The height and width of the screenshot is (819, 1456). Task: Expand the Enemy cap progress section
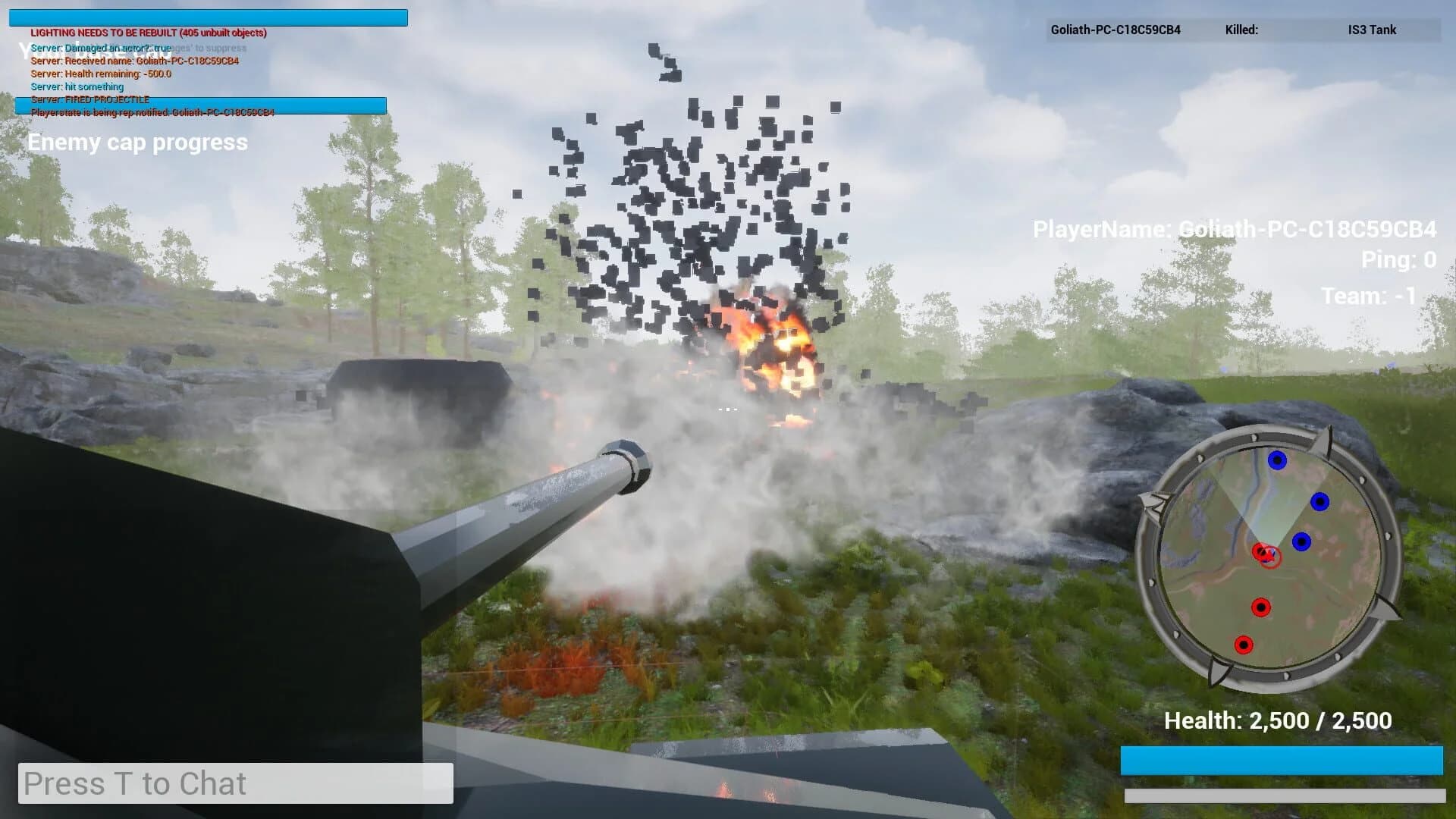[137, 143]
